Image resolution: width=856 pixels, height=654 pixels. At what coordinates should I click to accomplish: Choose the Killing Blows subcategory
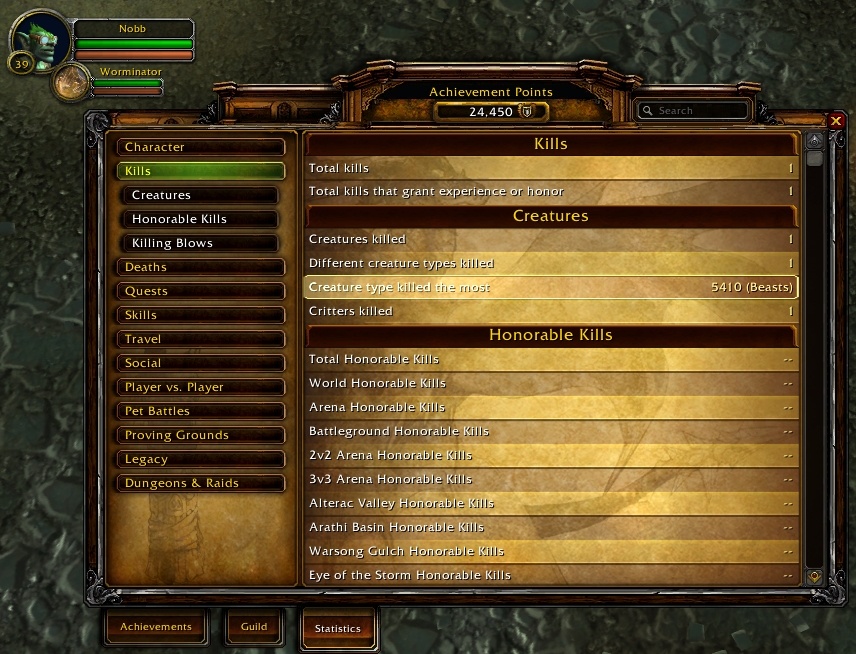[207, 243]
